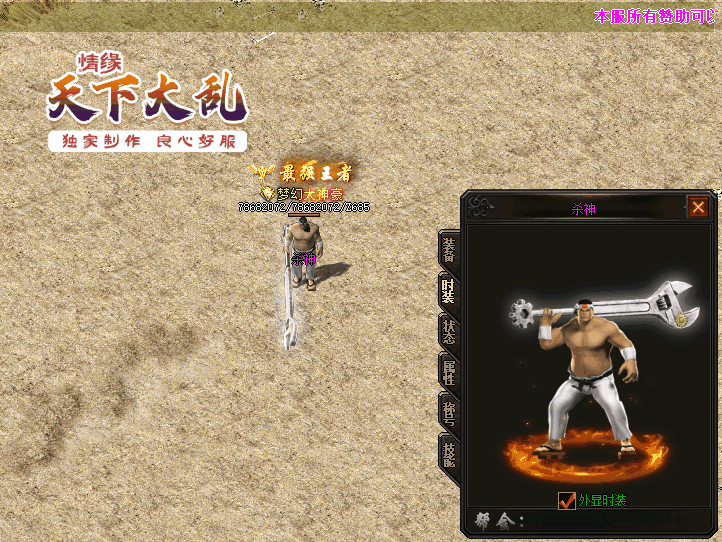Image resolution: width=722 pixels, height=542 pixels.
Task: Close the character panel
Action: pos(698,207)
